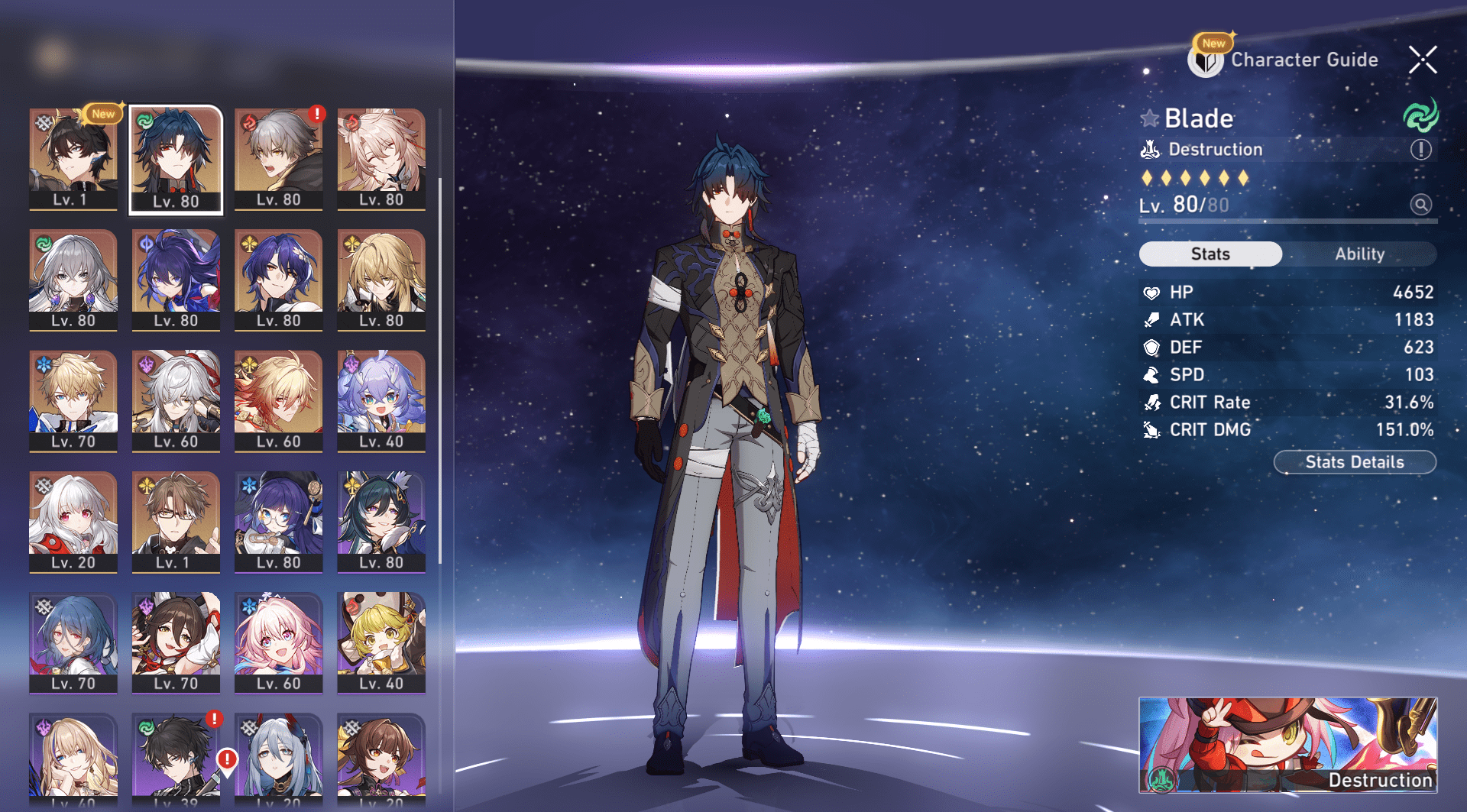Screen dimensions: 1467x812
Task: Click the New badge on the top-left character portrait
Action: pos(102,113)
